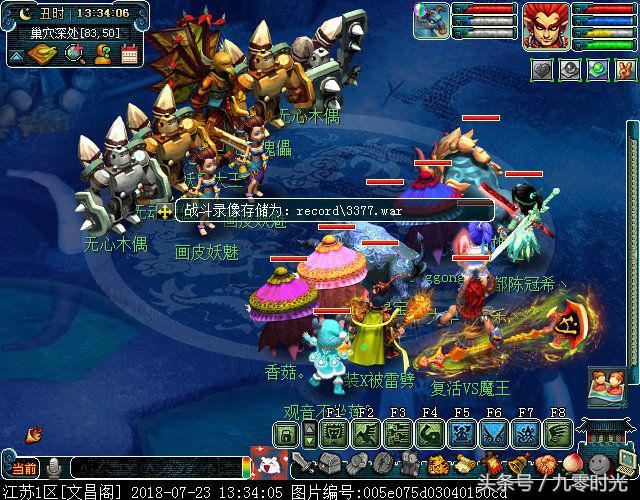This screenshot has width=640, height=500.
Task: Click the gray heart status icon
Action: [x=542, y=70]
